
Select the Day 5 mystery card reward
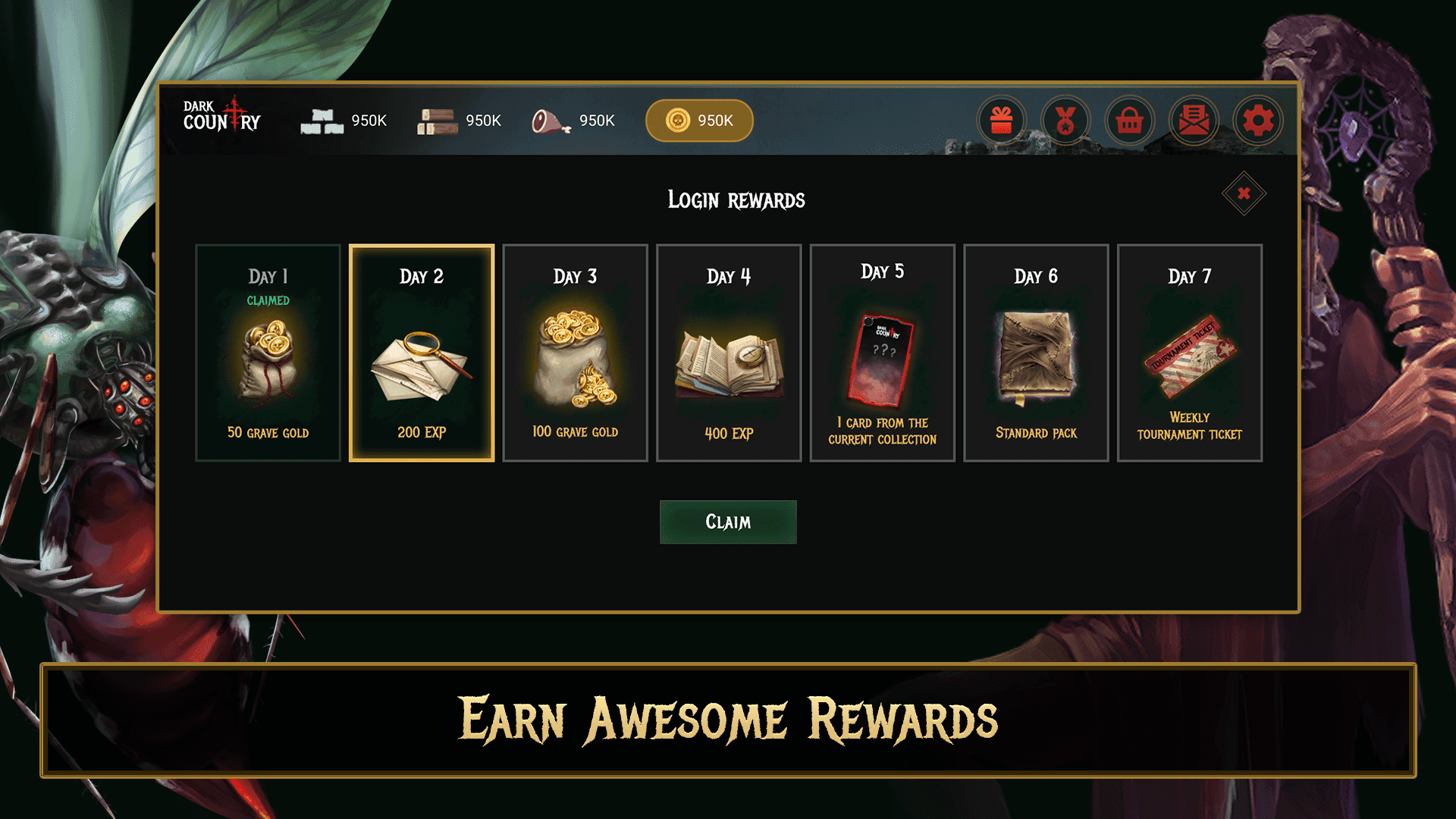tap(882, 353)
